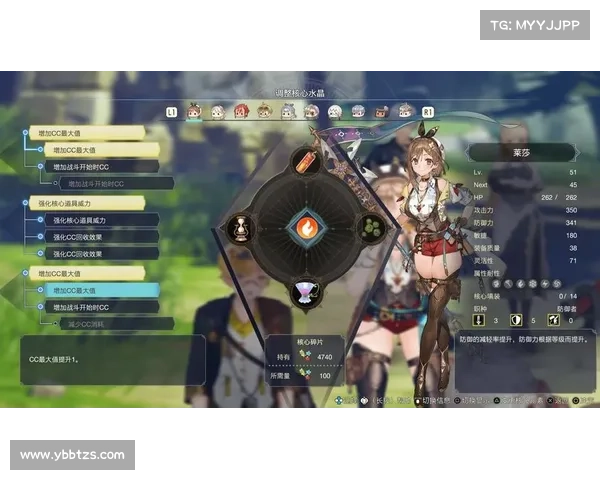Open the www.ybbtzs.com watermark link
The image size is (600, 480).
point(72,455)
